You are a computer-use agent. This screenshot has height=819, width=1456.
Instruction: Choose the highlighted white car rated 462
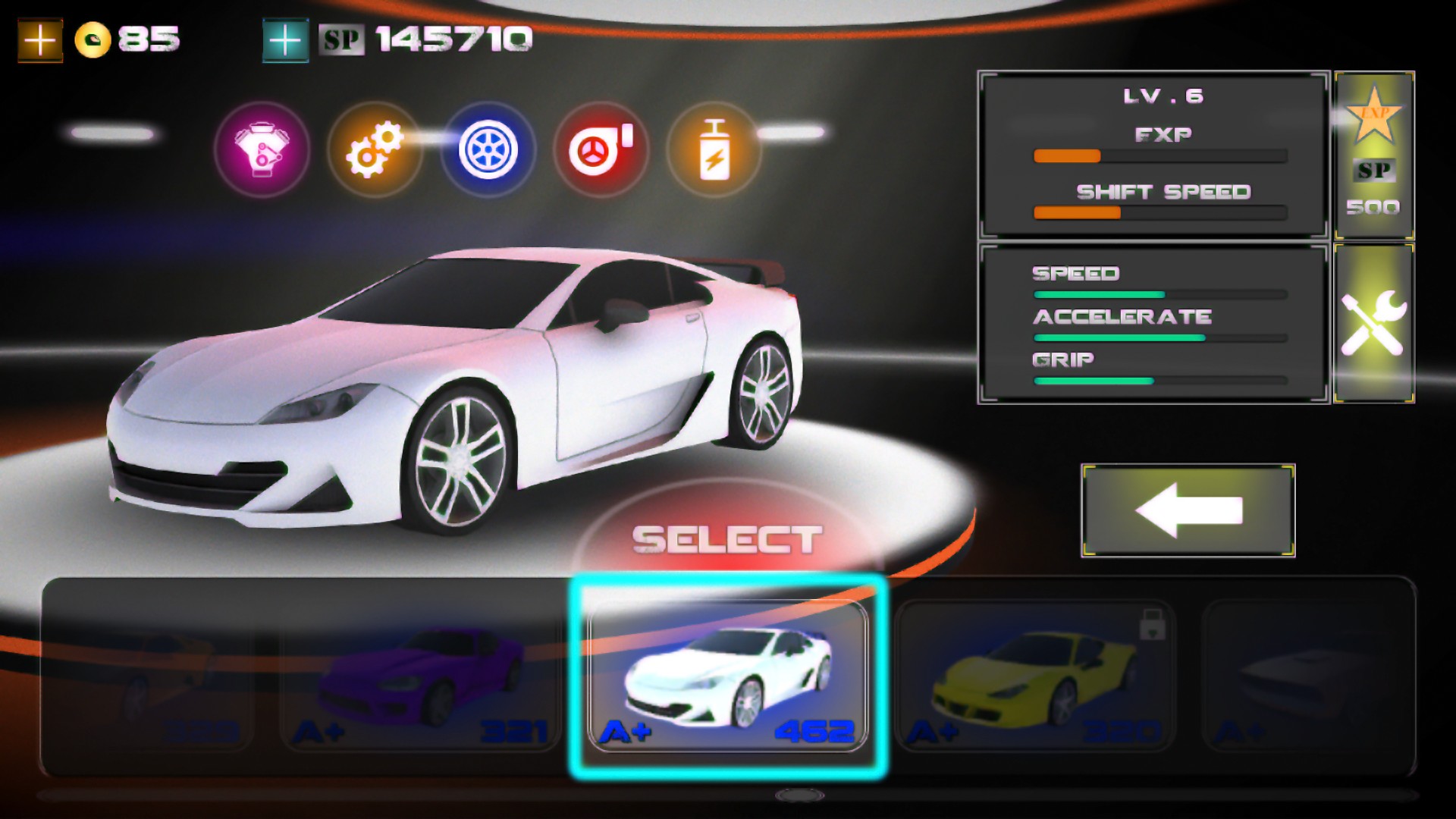click(x=727, y=677)
